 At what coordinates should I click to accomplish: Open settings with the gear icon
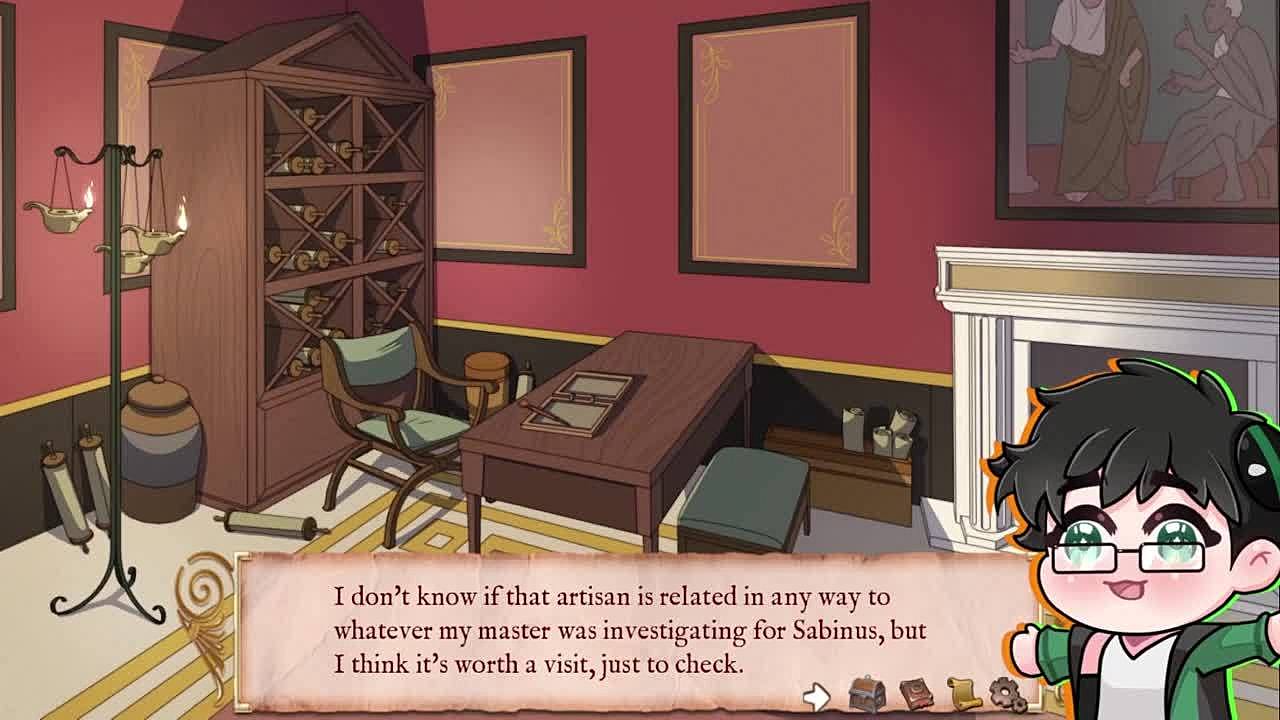pyautogui.click(x=1006, y=694)
